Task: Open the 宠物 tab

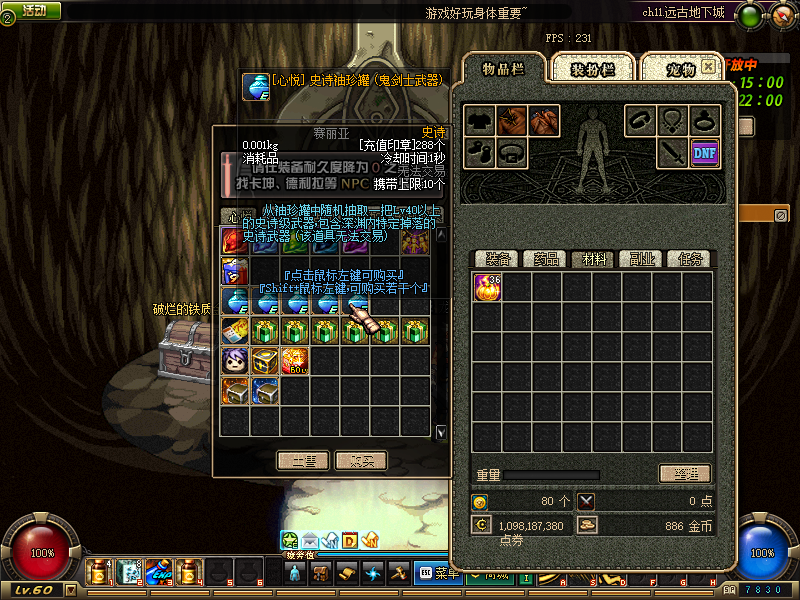Action: pos(680,69)
